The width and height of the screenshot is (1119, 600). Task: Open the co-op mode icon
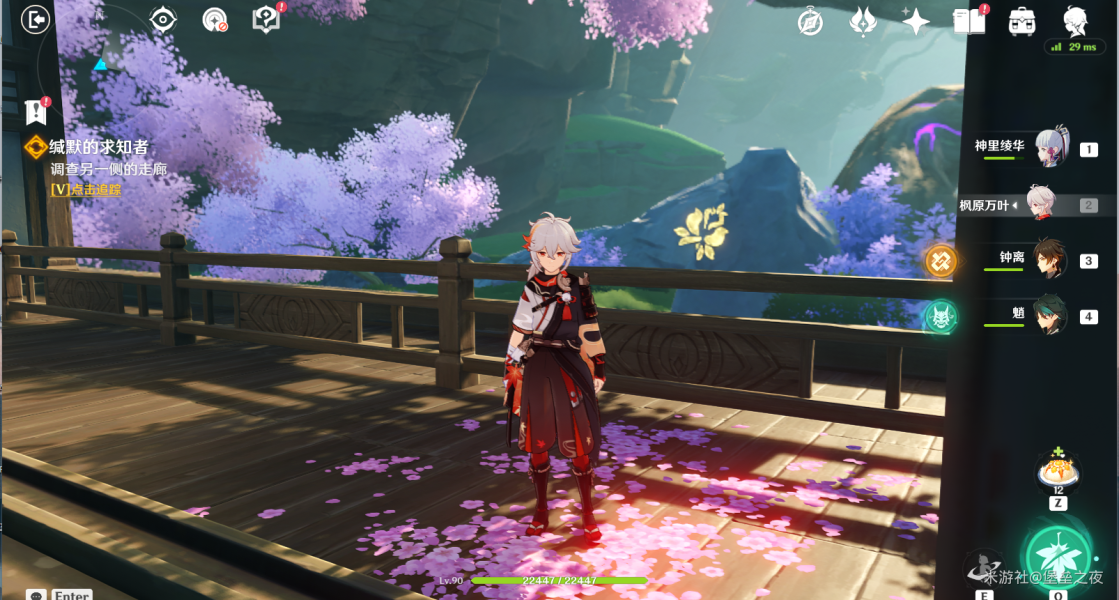click(1022, 21)
